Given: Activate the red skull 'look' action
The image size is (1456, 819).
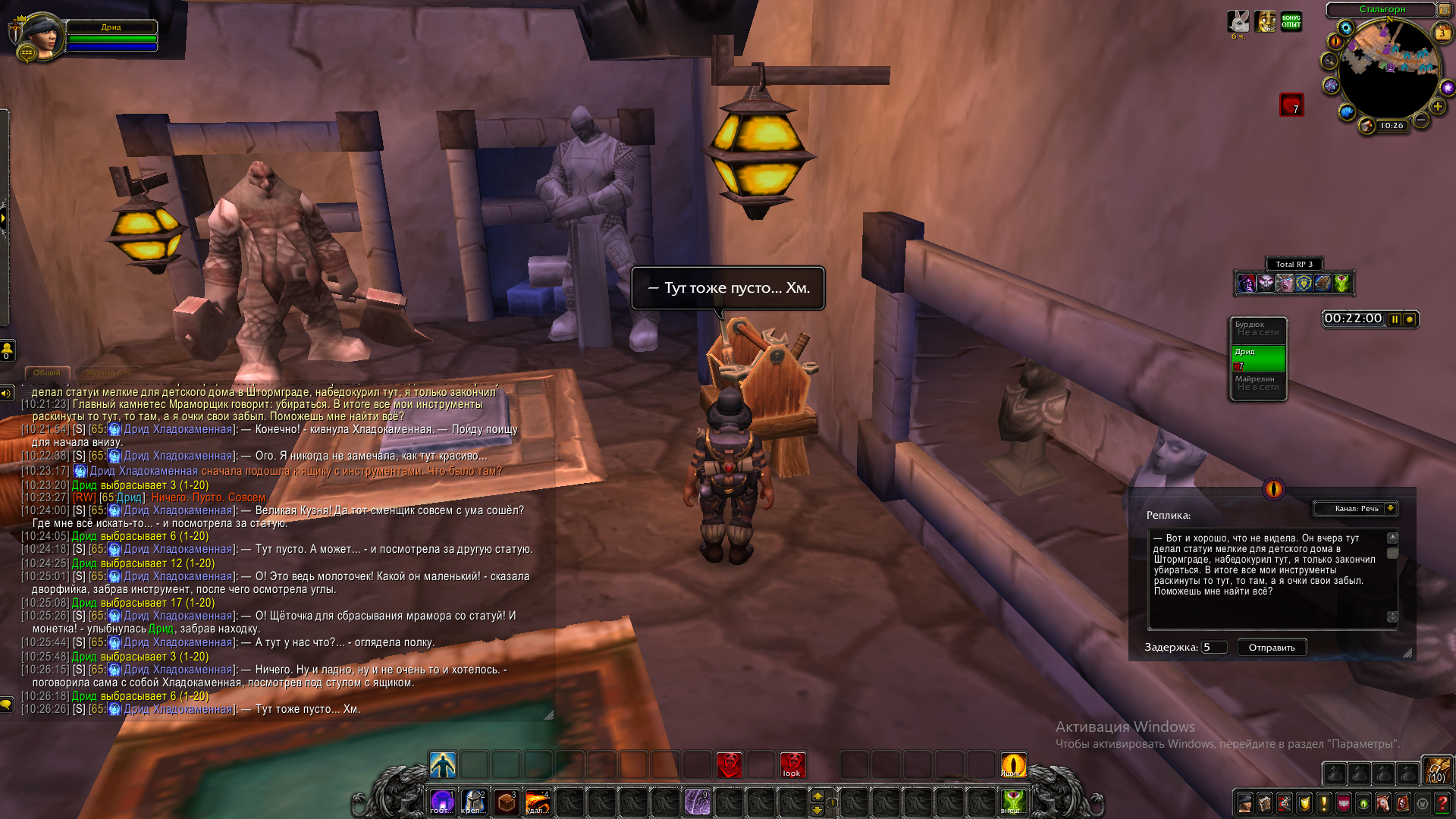Looking at the screenshot, I should coord(792,765).
